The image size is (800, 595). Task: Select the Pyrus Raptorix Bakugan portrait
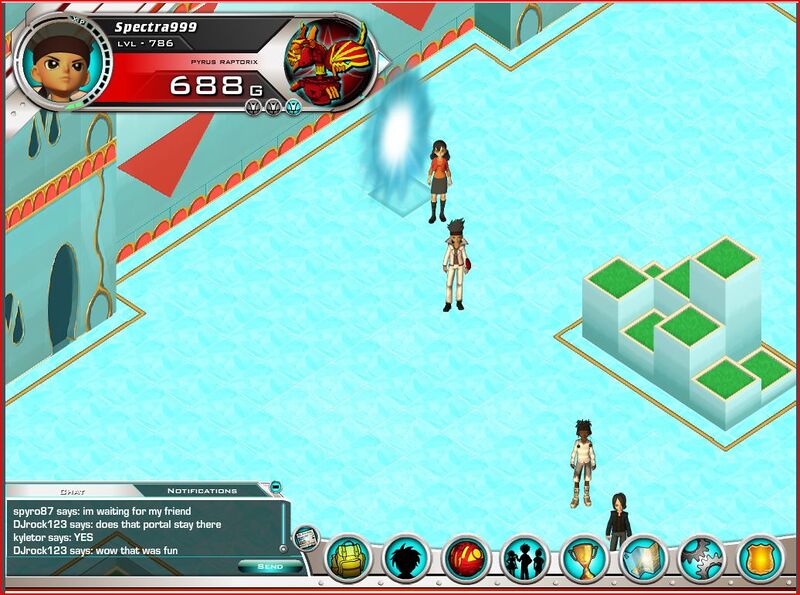coord(326,60)
